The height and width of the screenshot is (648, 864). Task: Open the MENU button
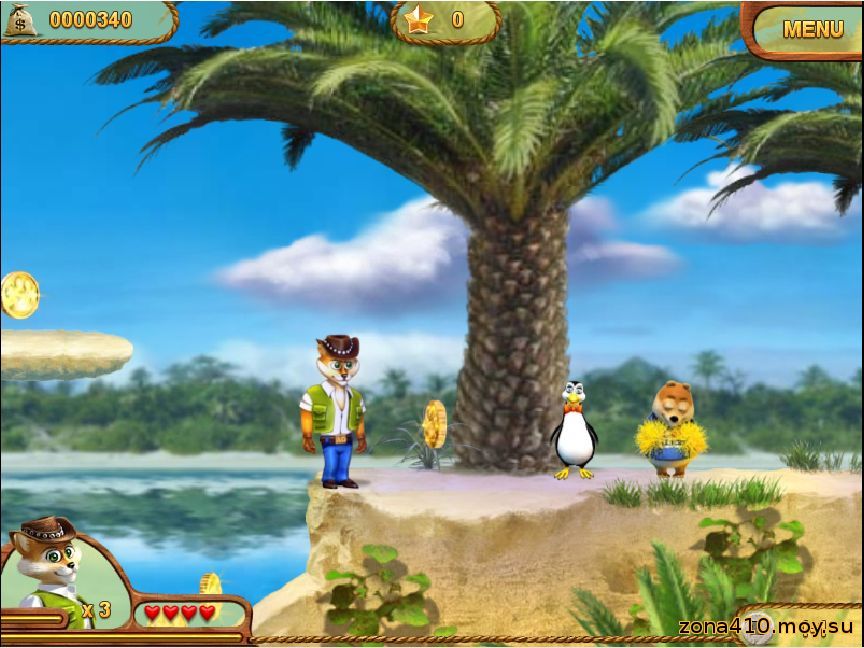[812, 29]
